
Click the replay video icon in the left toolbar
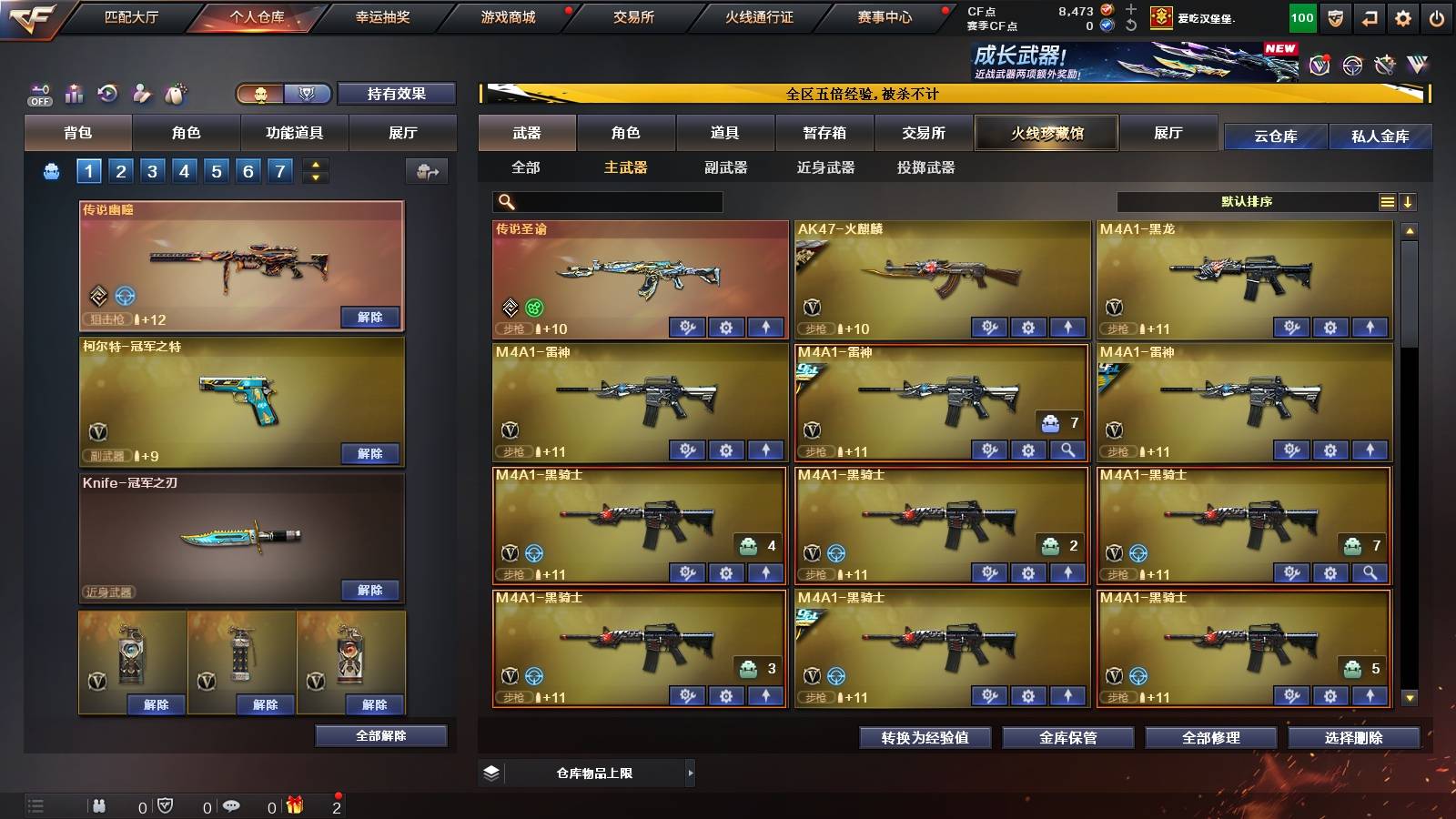106,93
